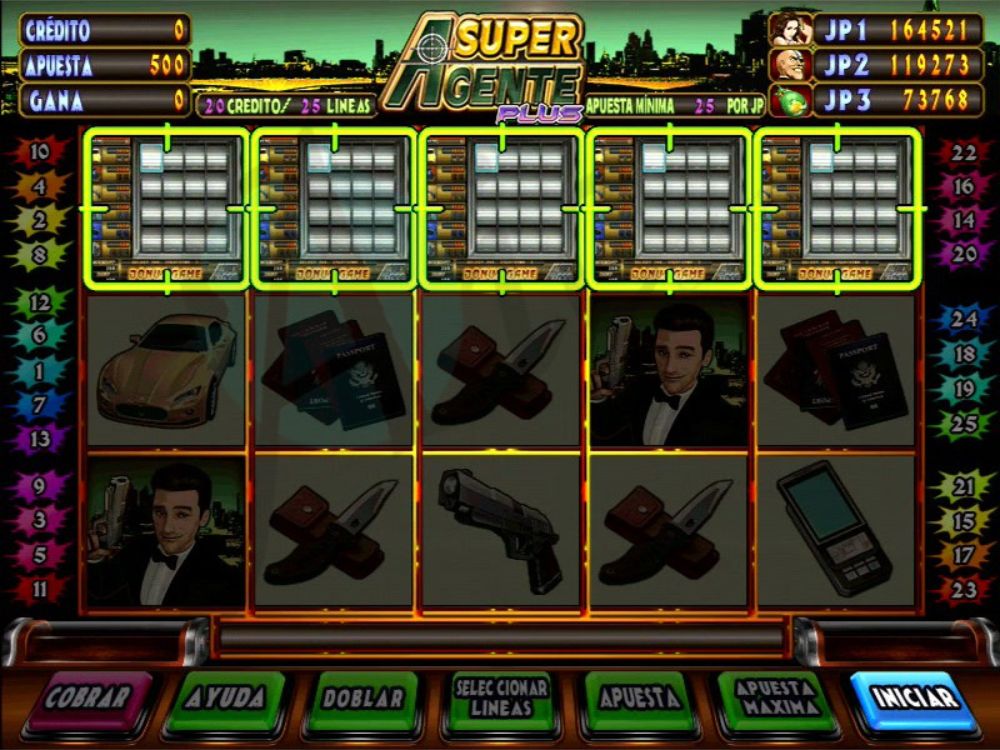1000x750 pixels.
Task: Select the DOBLAR double-up button
Action: [363, 699]
